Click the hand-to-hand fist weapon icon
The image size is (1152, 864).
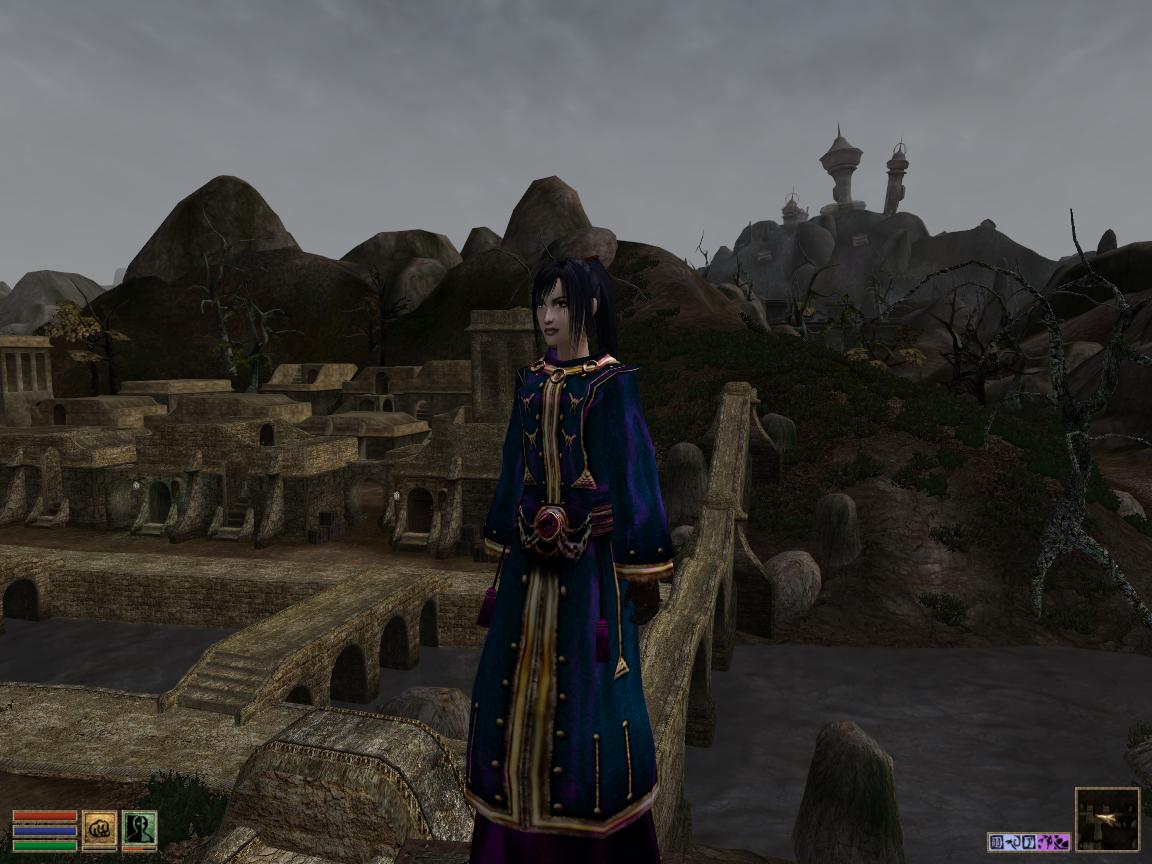(99, 830)
